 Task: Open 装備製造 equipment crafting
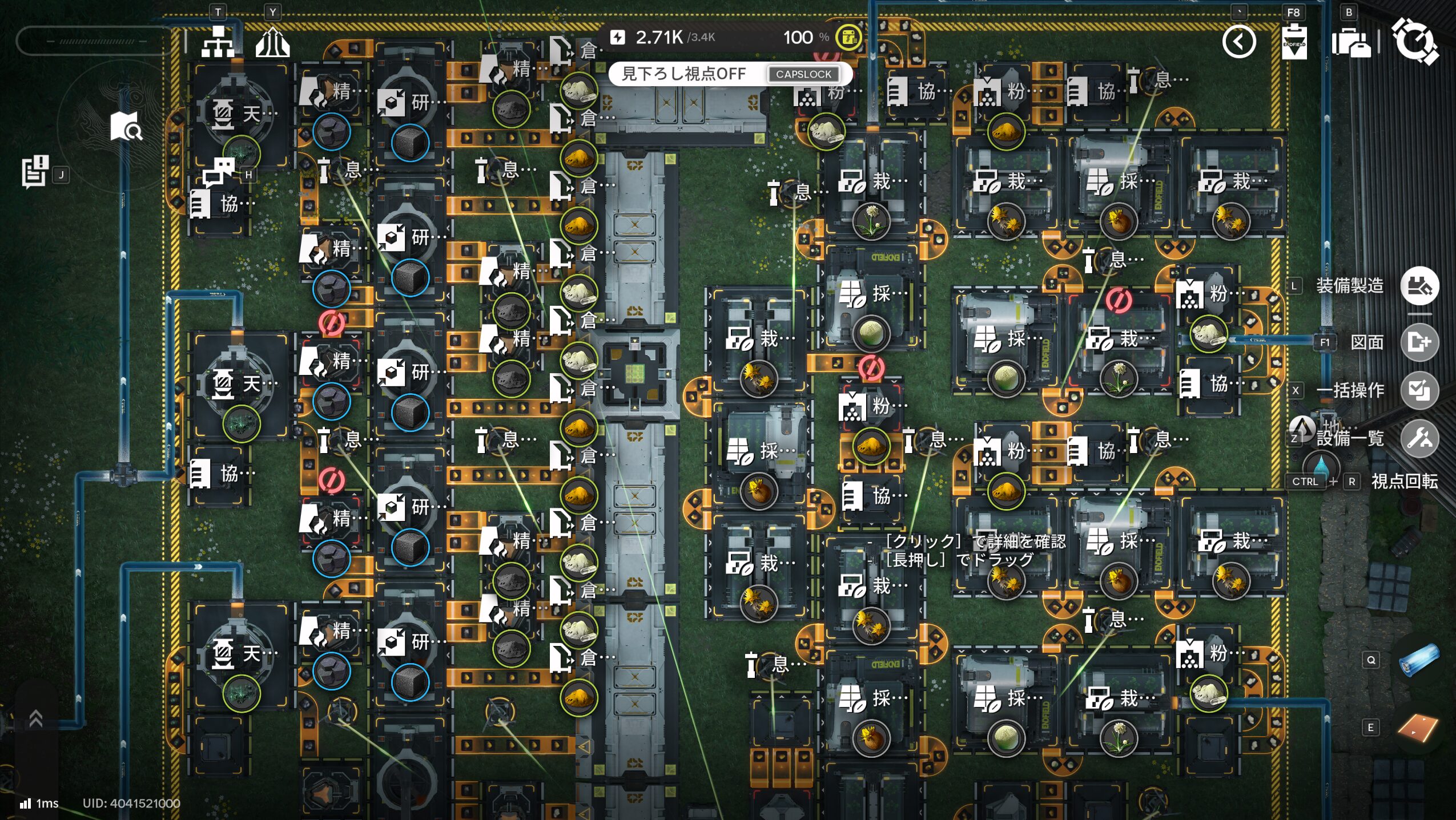point(1419,285)
